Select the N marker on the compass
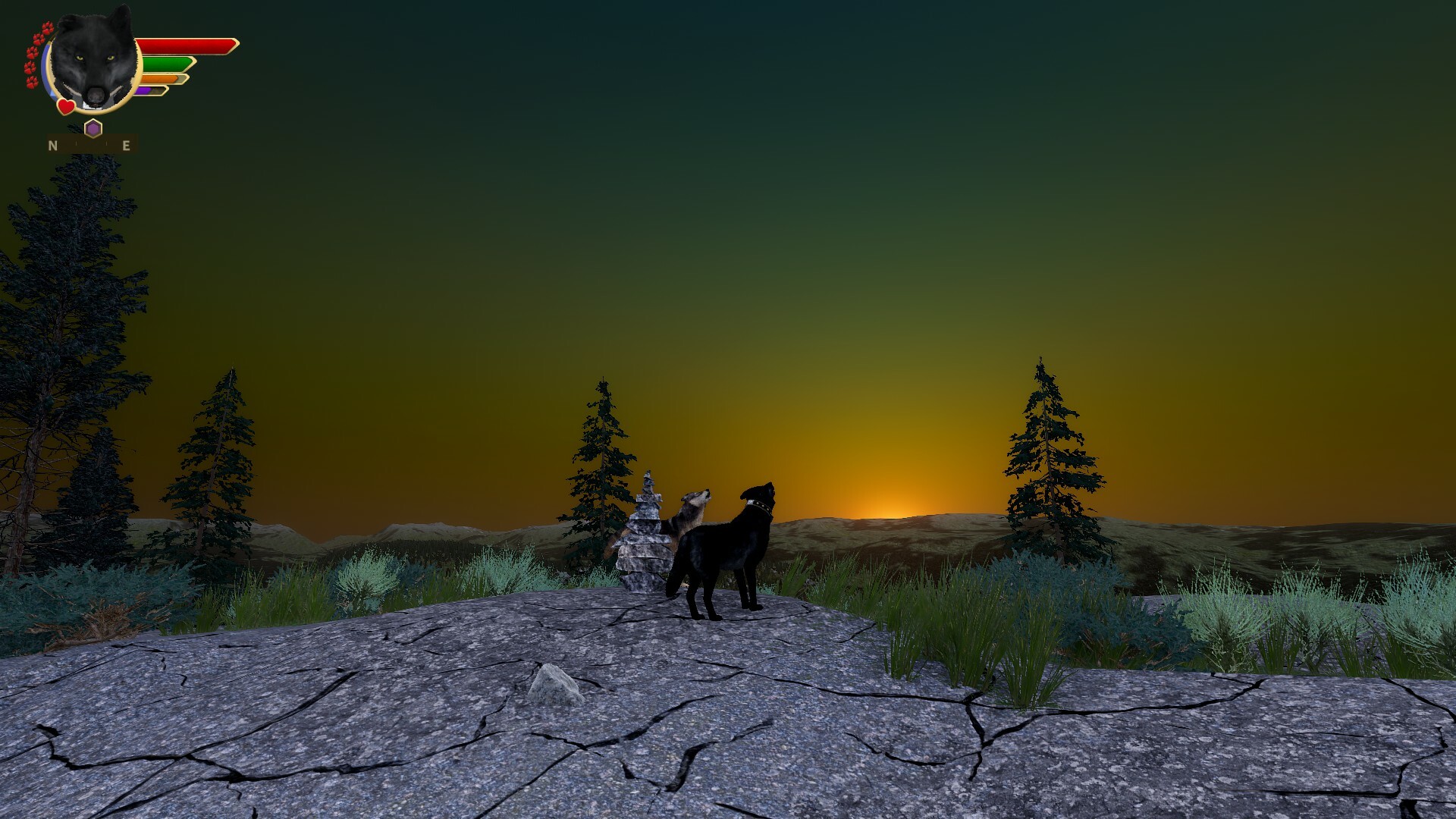Screen dimensions: 1456x819 pos(53,146)
